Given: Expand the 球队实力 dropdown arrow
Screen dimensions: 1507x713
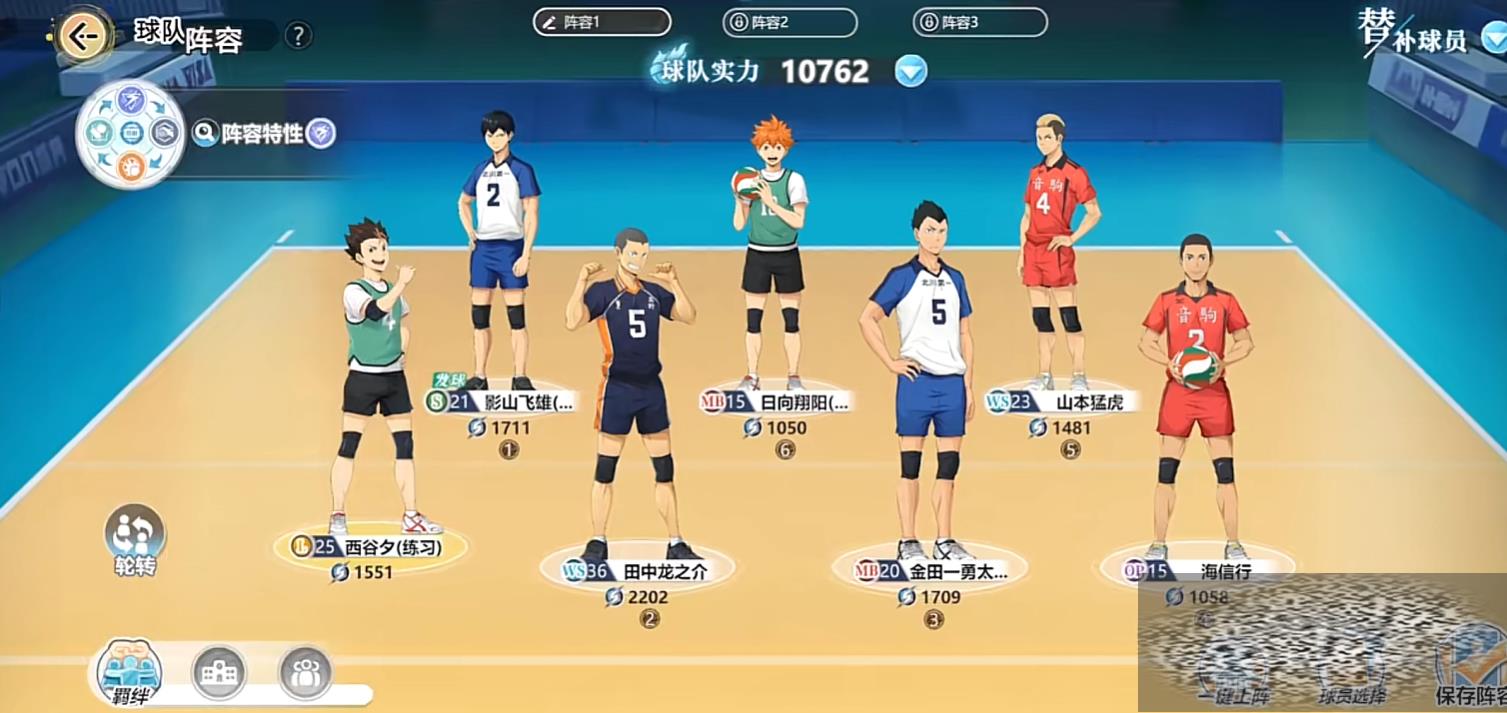Looking at the screenshot, I should 910,71.
